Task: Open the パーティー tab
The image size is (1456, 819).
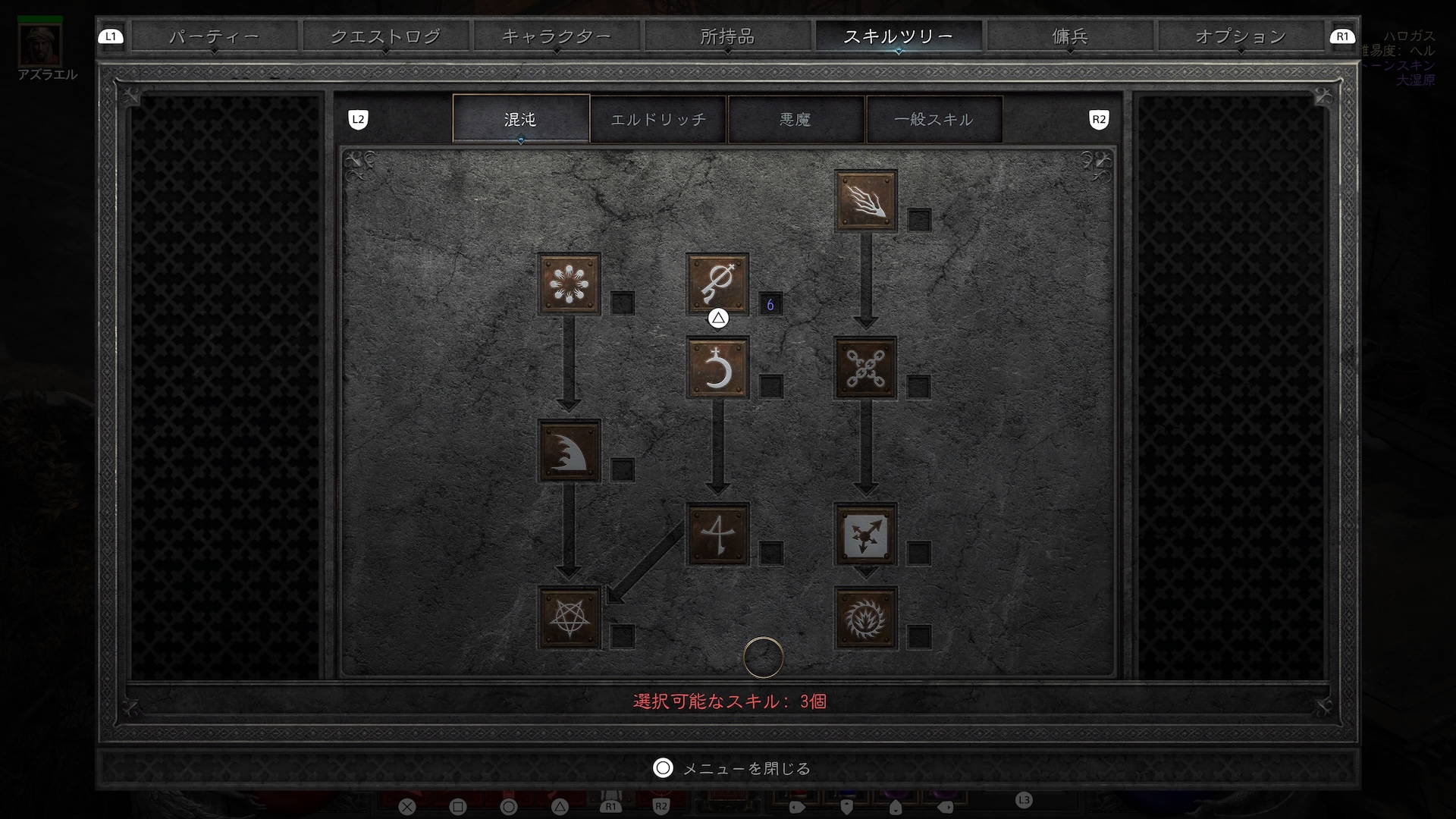Action: pos(214,36)
